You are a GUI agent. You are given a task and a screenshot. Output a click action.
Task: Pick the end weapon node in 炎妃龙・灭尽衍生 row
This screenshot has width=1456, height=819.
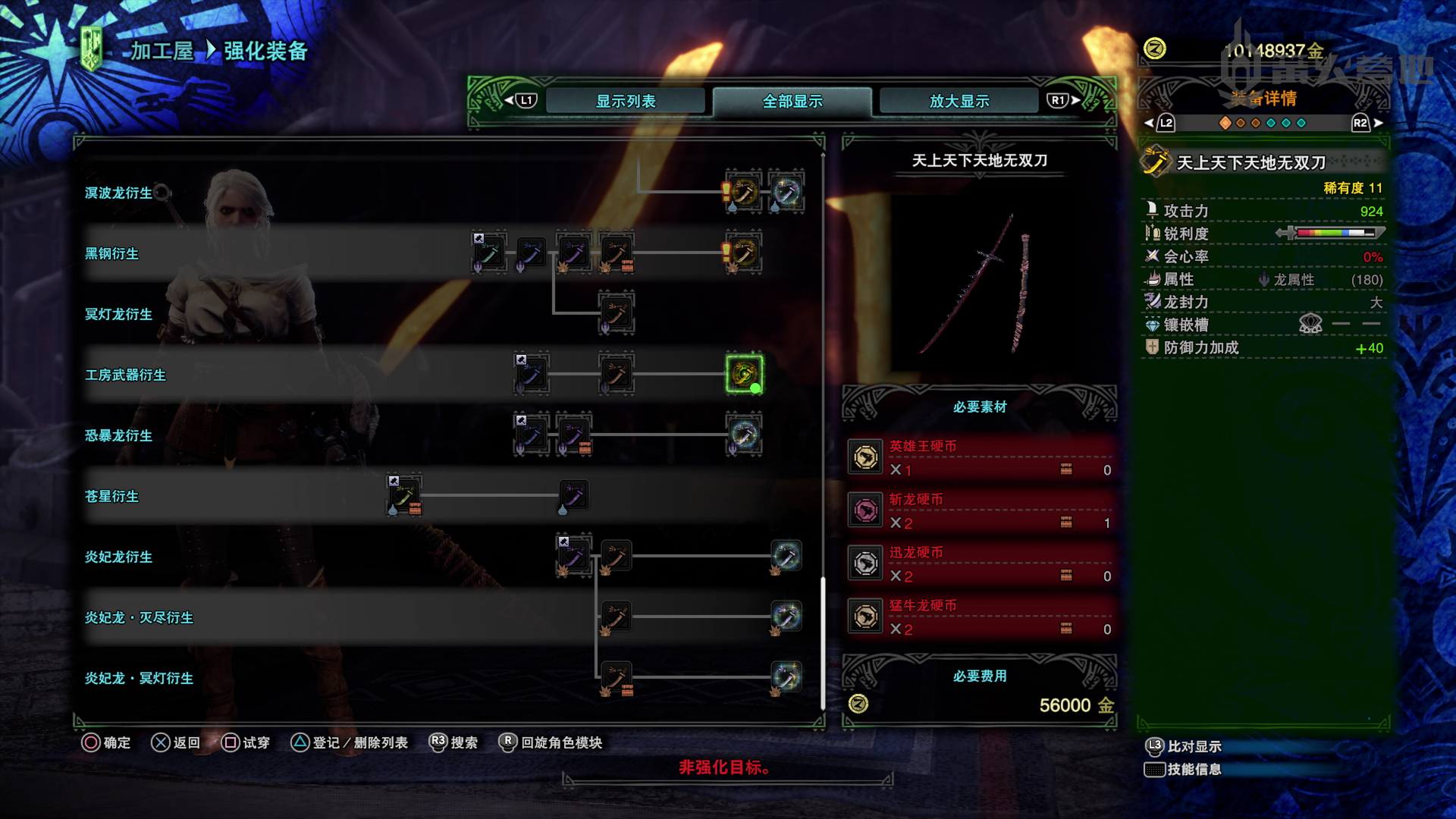pyautogui.click(x=786, y=617)
